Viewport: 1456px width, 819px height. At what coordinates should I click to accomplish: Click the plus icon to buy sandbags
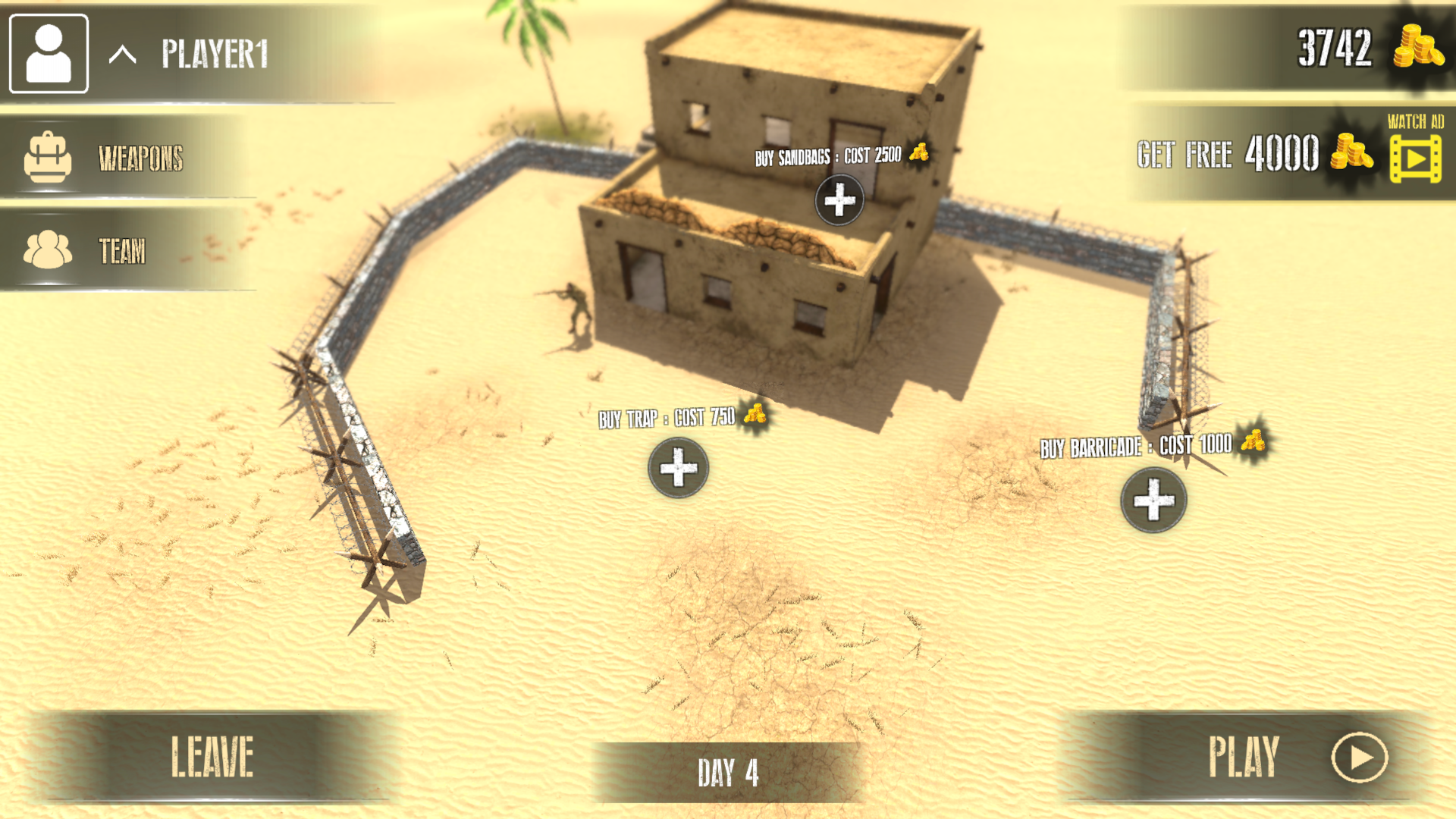(838, 199)
